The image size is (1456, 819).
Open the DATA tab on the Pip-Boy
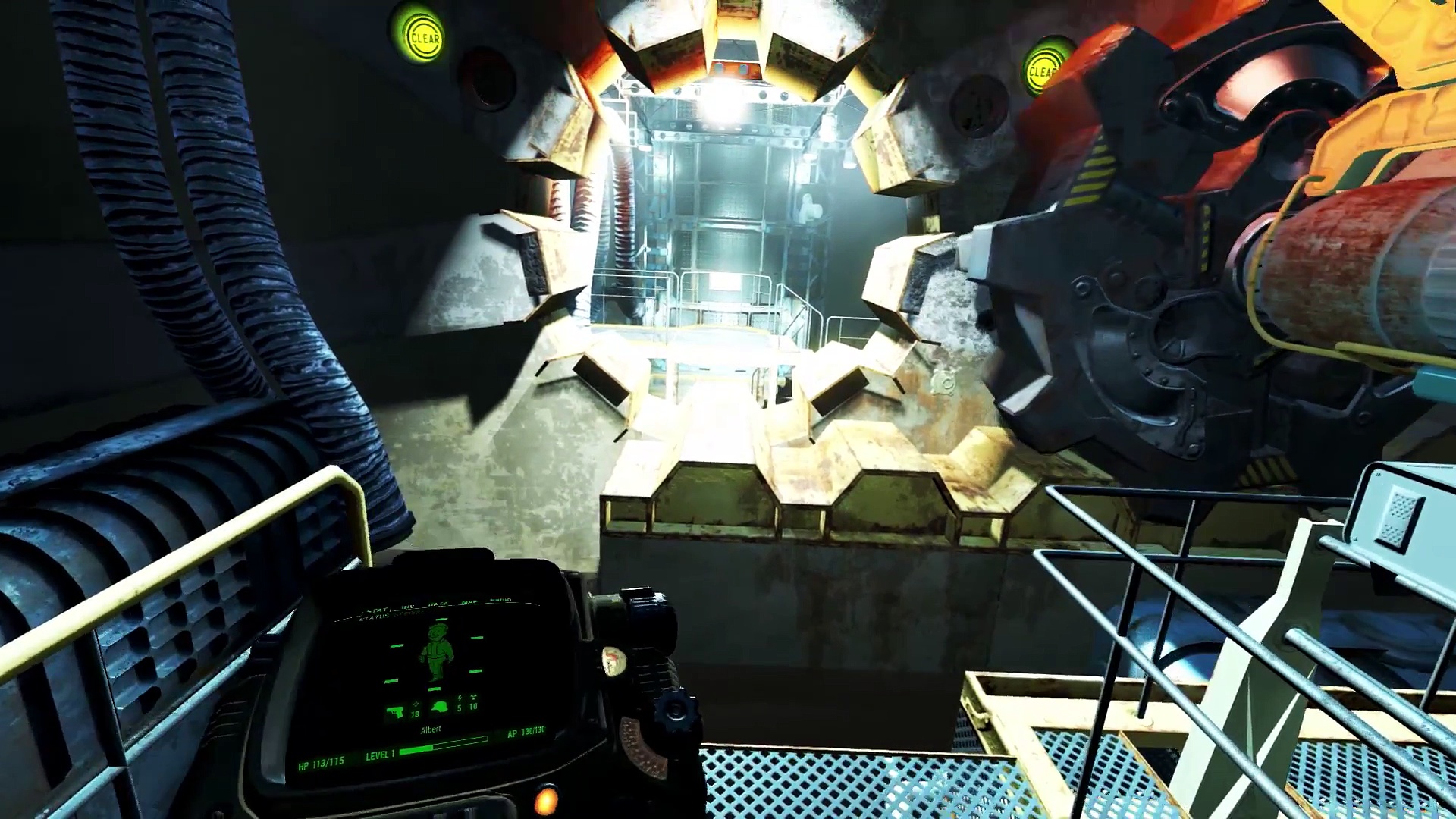pos(438,604)
